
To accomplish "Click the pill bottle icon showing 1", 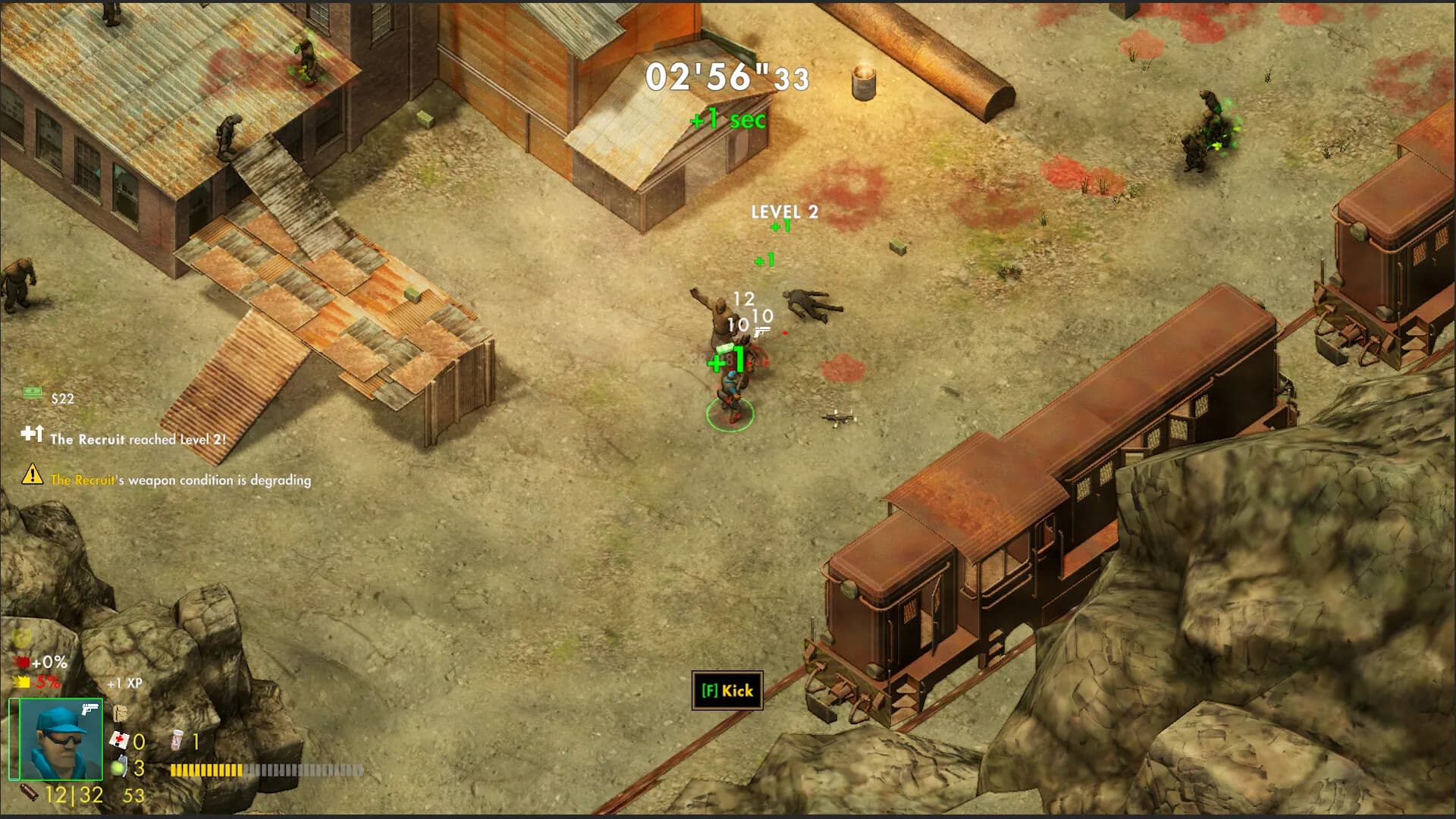I will point(177,741).
